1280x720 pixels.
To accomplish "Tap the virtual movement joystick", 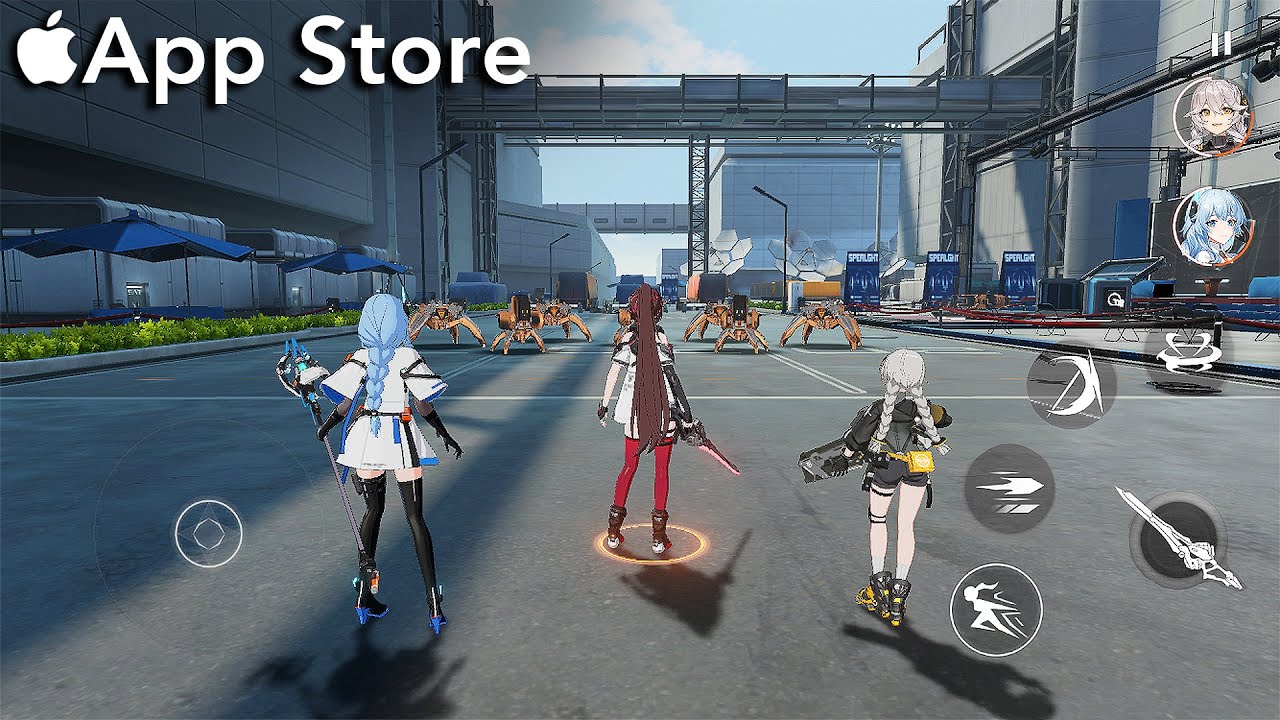I will (x=208, y=534).
